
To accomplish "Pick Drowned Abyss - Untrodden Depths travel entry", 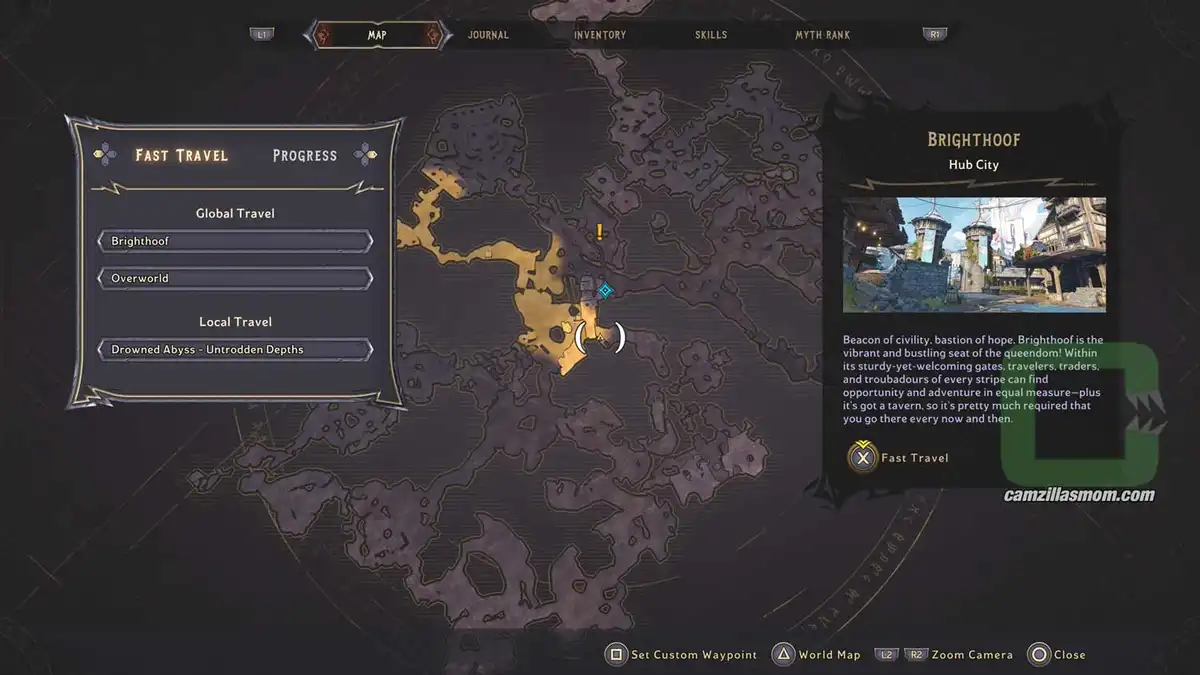I will (x=236, y=350).
